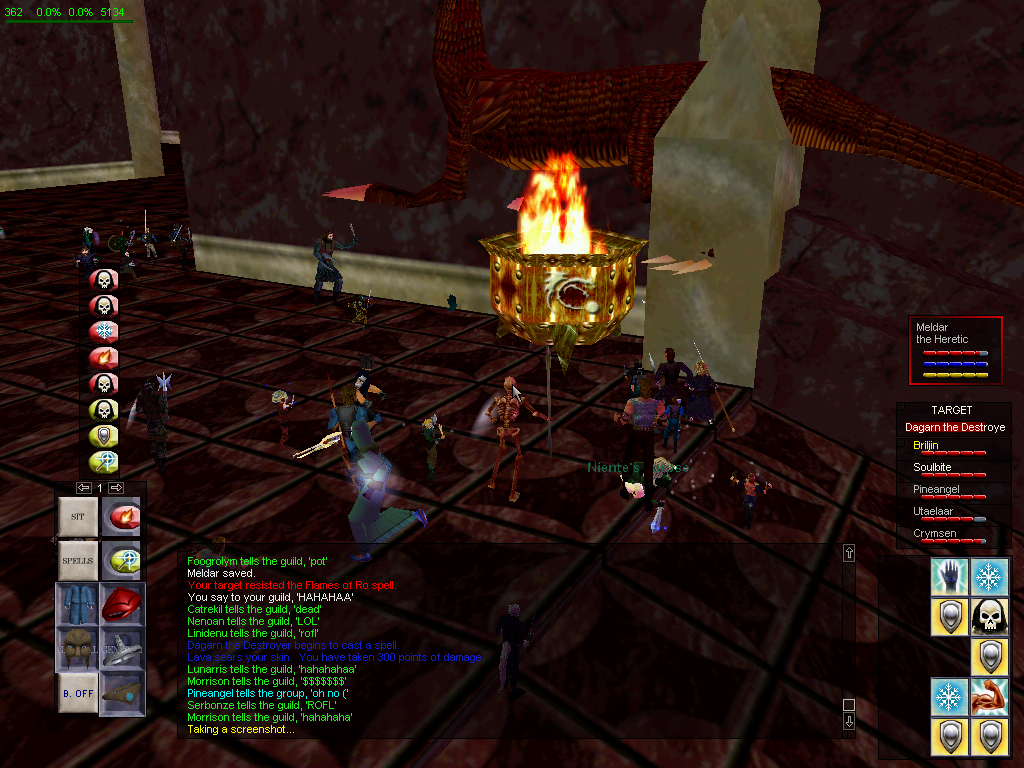Open the SPELLS book button
The image size is (1024, 768).
[x=77, y=561]
